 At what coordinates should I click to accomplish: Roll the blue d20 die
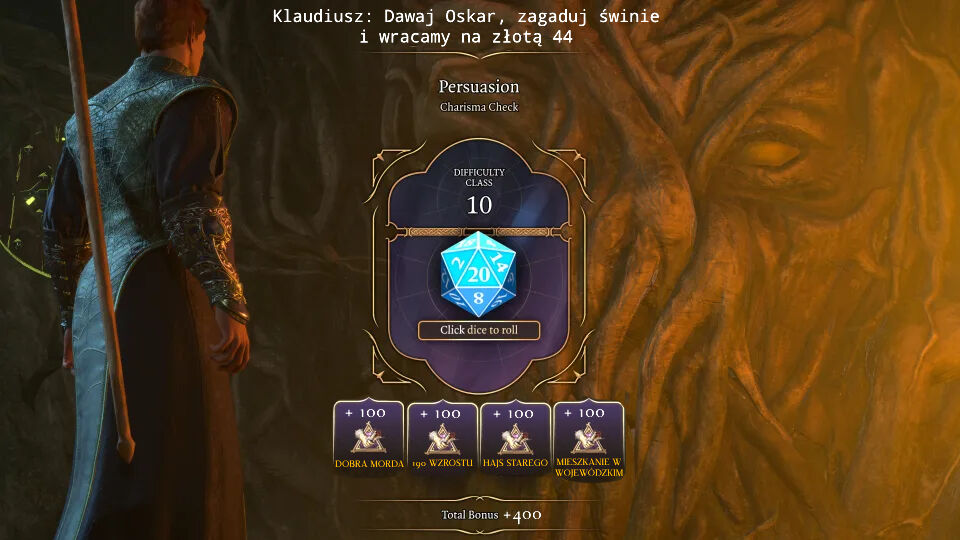[x=478, y=273]
